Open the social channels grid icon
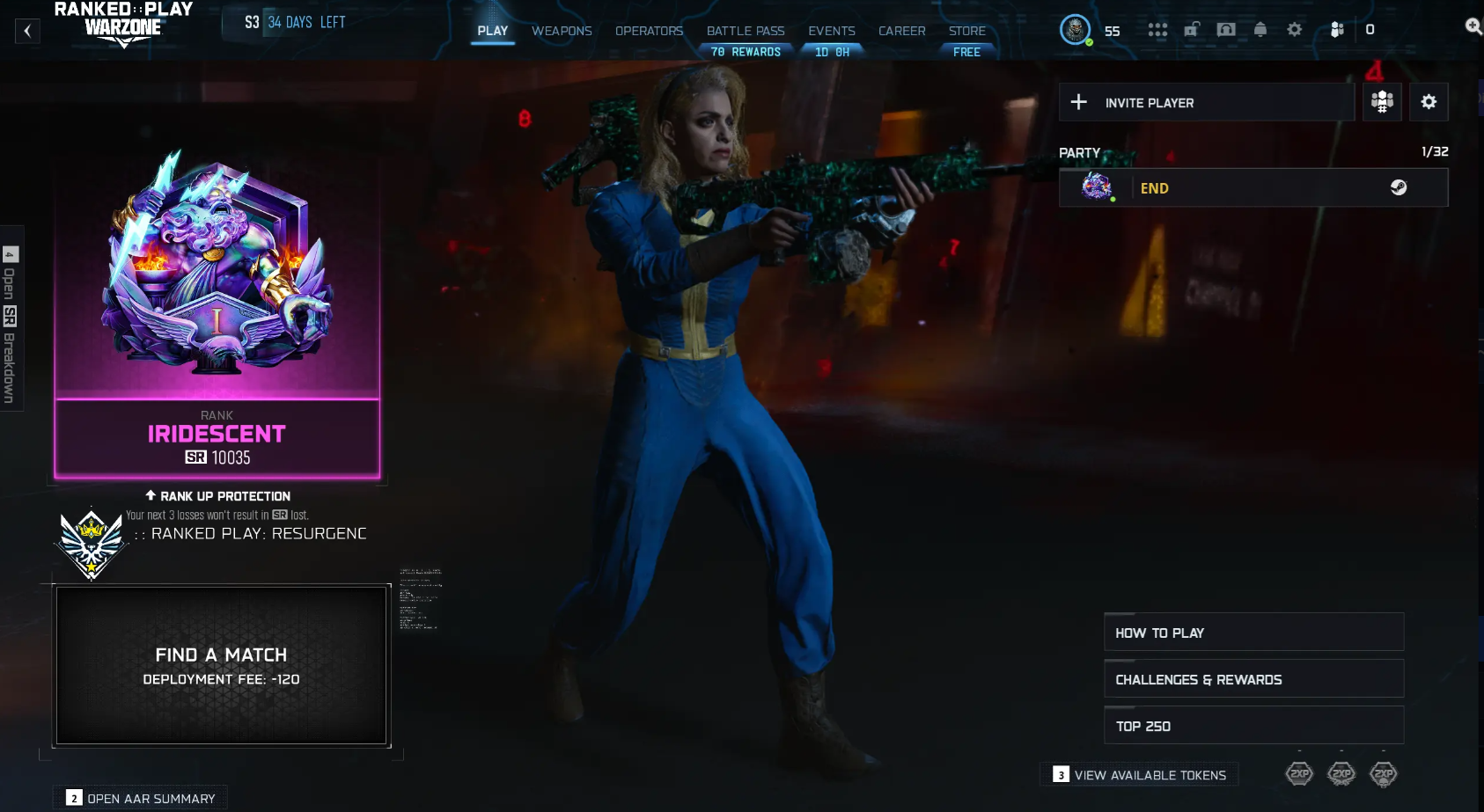Screen dimensions: 1484x812 click(1157, 29)
